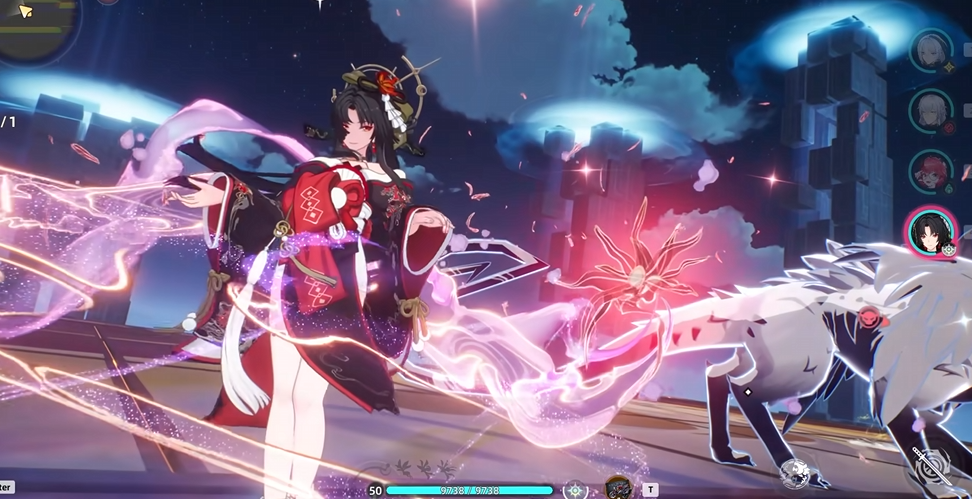Select the second grey-haired party member portrait
Viewport: 972px width, 499px height.
pos(930,110)
